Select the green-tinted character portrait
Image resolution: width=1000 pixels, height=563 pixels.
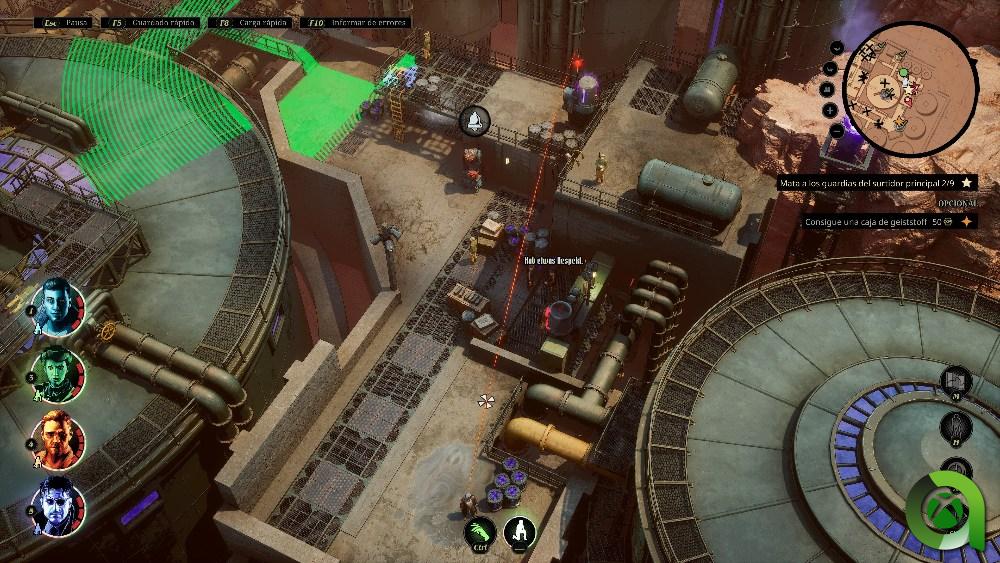coord(59,372)
